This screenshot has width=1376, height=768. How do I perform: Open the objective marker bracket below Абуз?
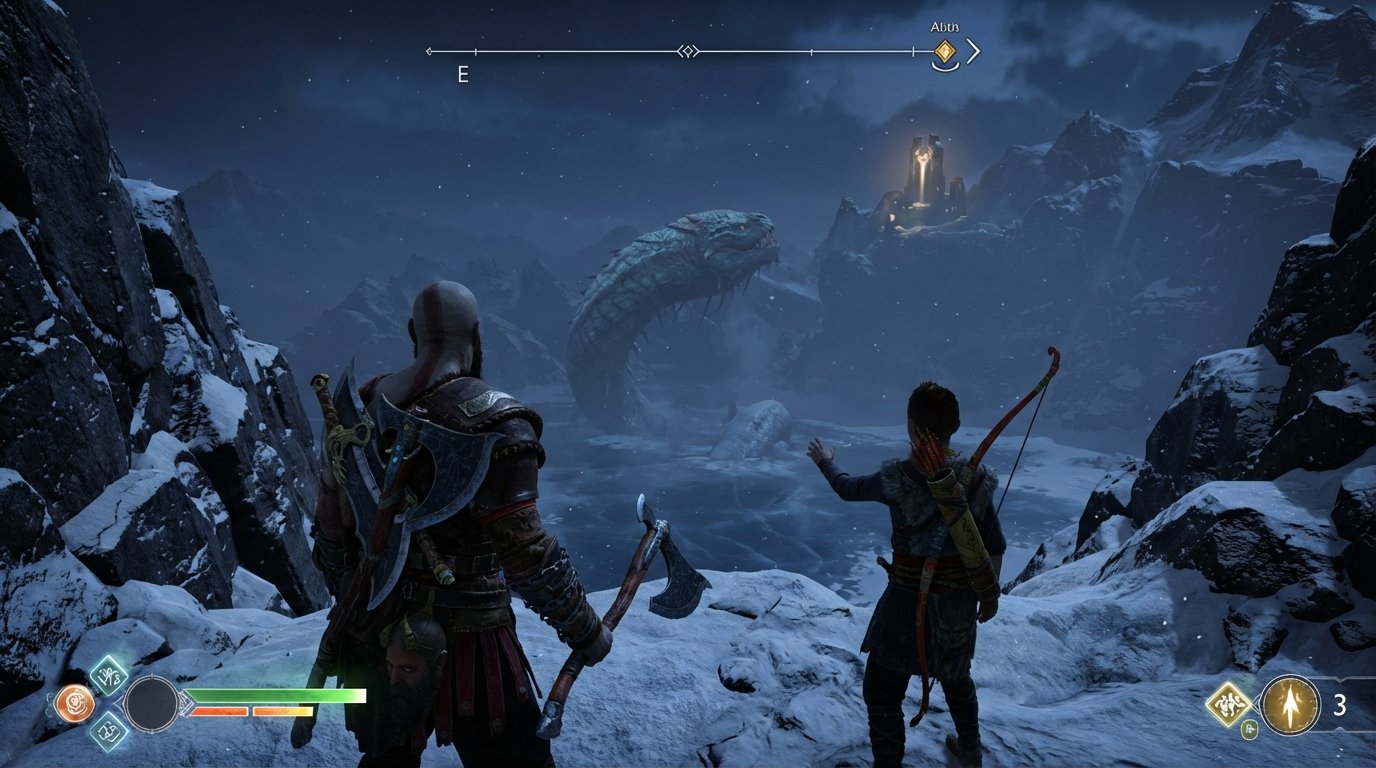945,66
